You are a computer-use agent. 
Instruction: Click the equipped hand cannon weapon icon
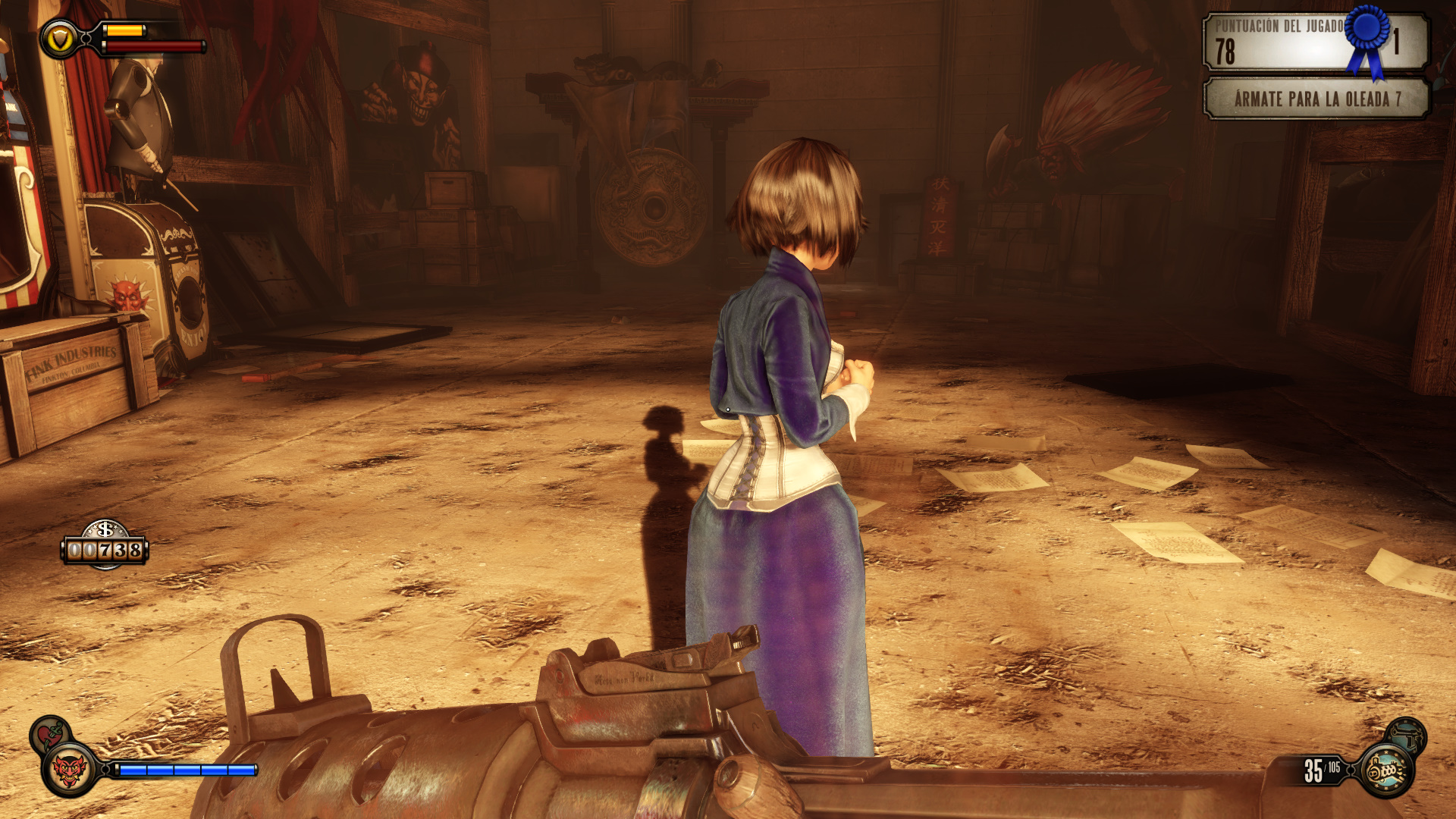tap(1386, 771)
